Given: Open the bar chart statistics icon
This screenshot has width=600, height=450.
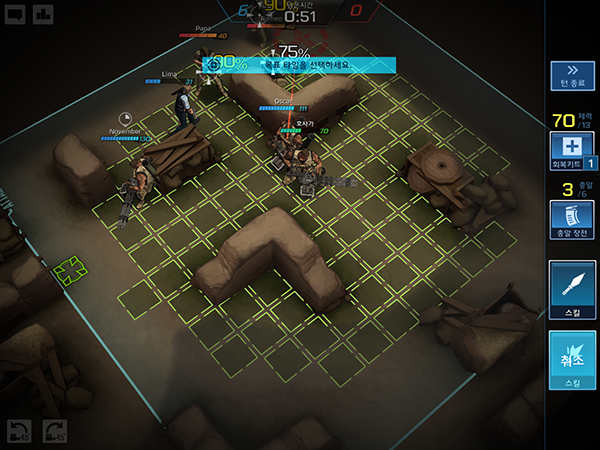Looking at the screenshot, I should pos(44,14).
